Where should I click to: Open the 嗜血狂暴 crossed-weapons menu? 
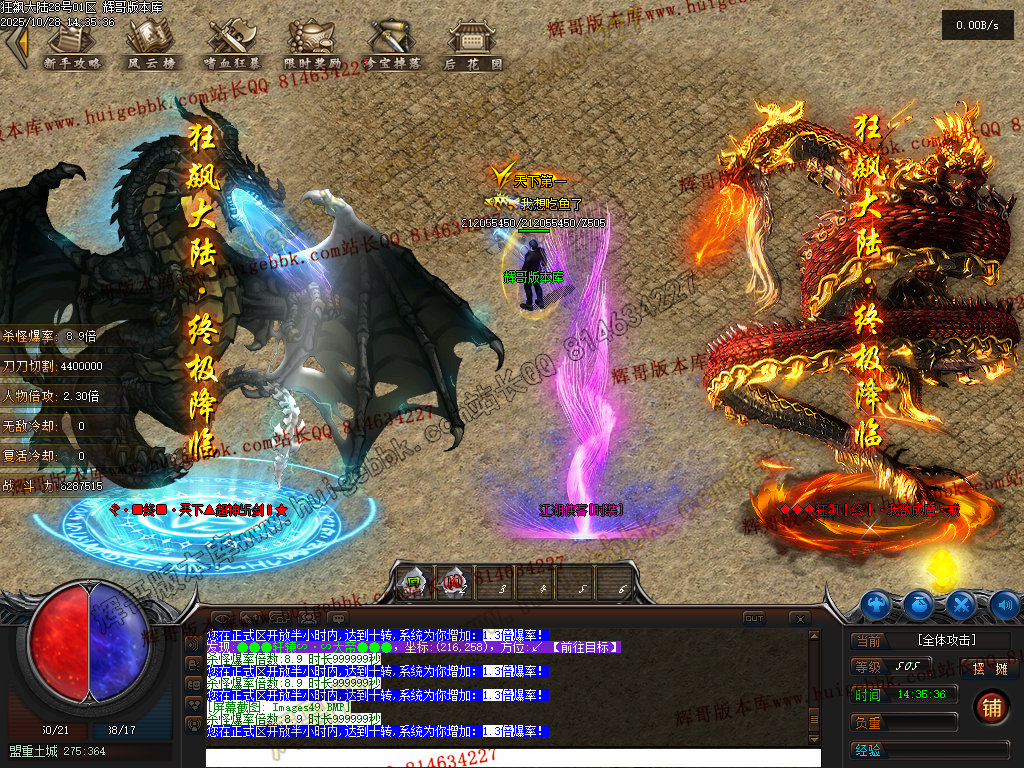(232, 45)
